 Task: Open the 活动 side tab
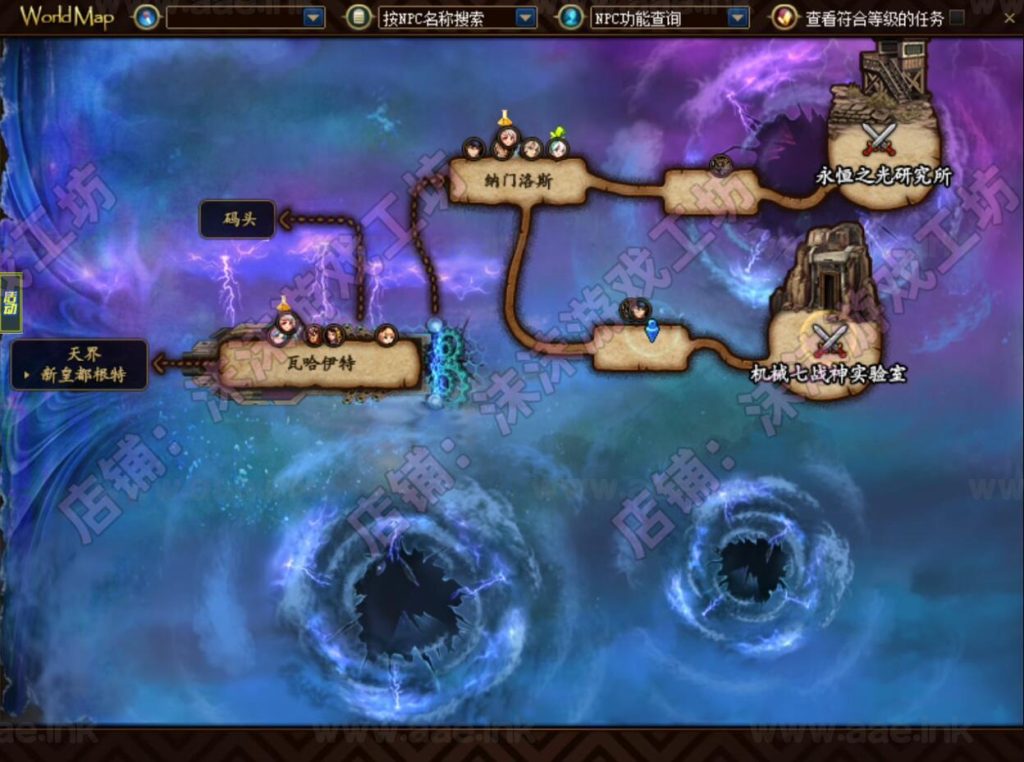(x=11, y=302)
